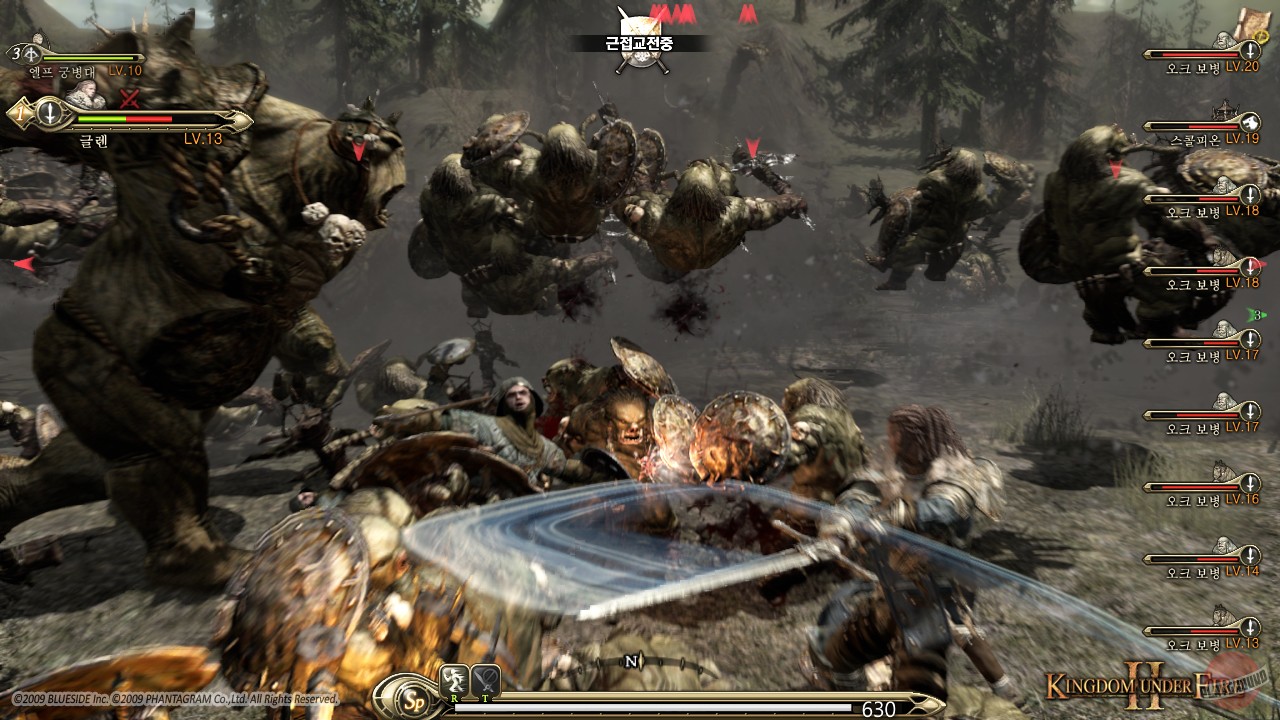Viewport: 1280px width, 720px height.
Task: Click the '1' badge on 글렌's unit frame
Action: tap(19, 114)
